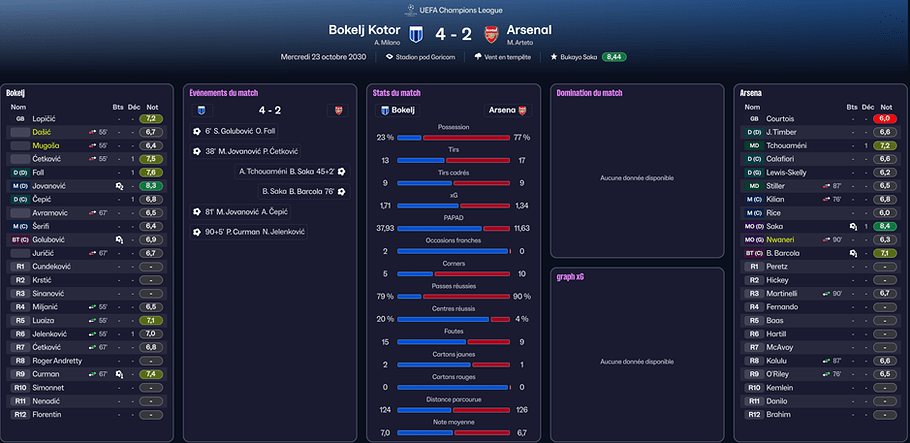Open substitute Luaiza's player row
Screen dimensions: 910x443
45,320
